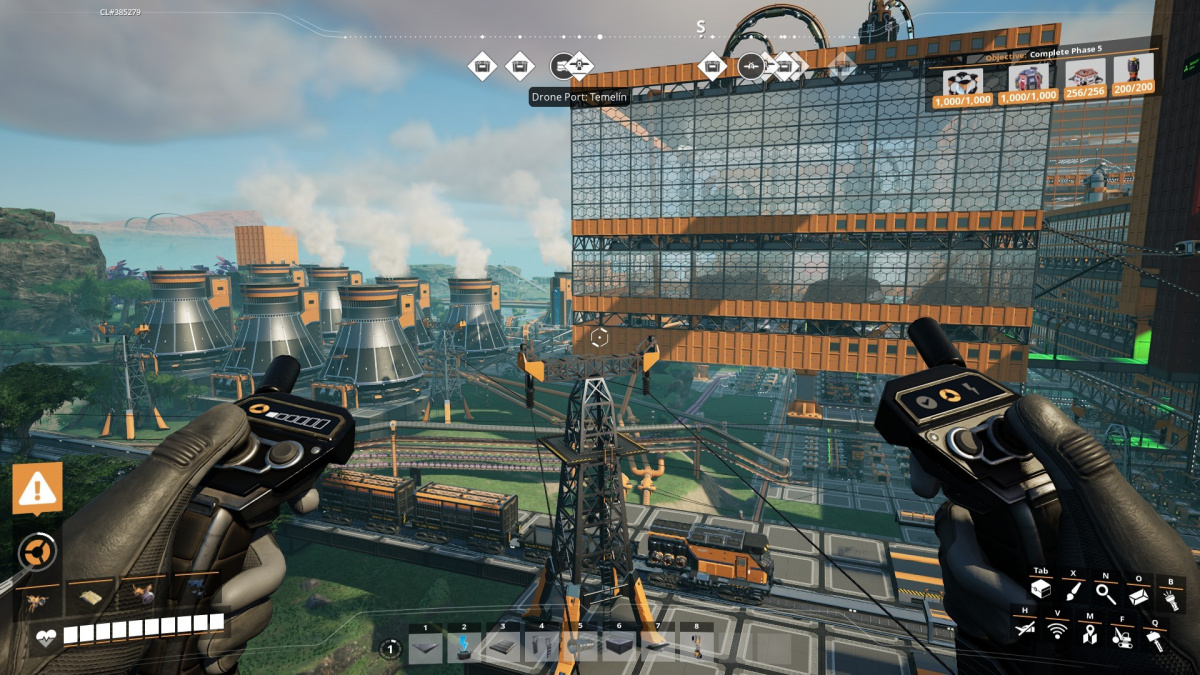
Task: Open the inventory crate icon
Action: pos(1041,591)
